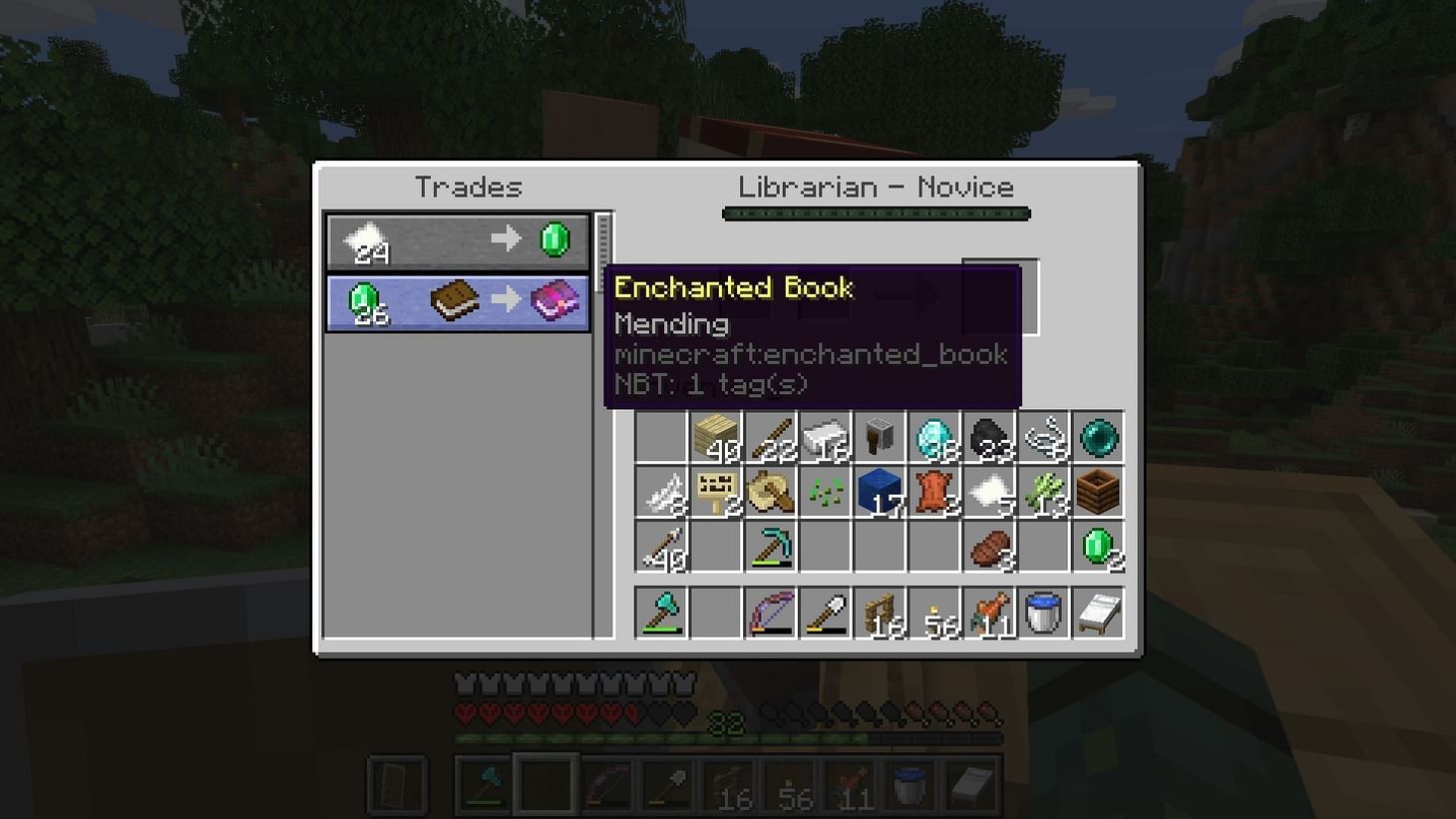1456x819 pixels.
Task: Select the stack of 40 oak planks
Action: tap(716, 437)
